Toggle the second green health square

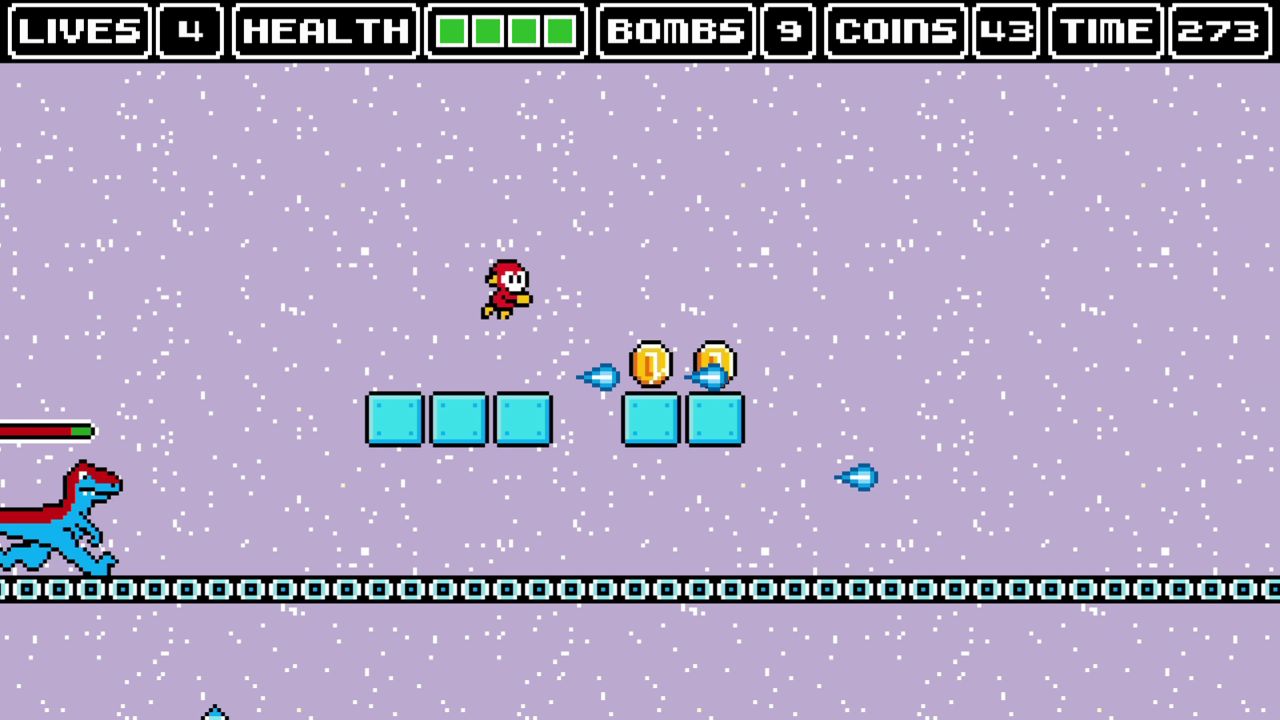pyautogui.click(x=487, y=31)
